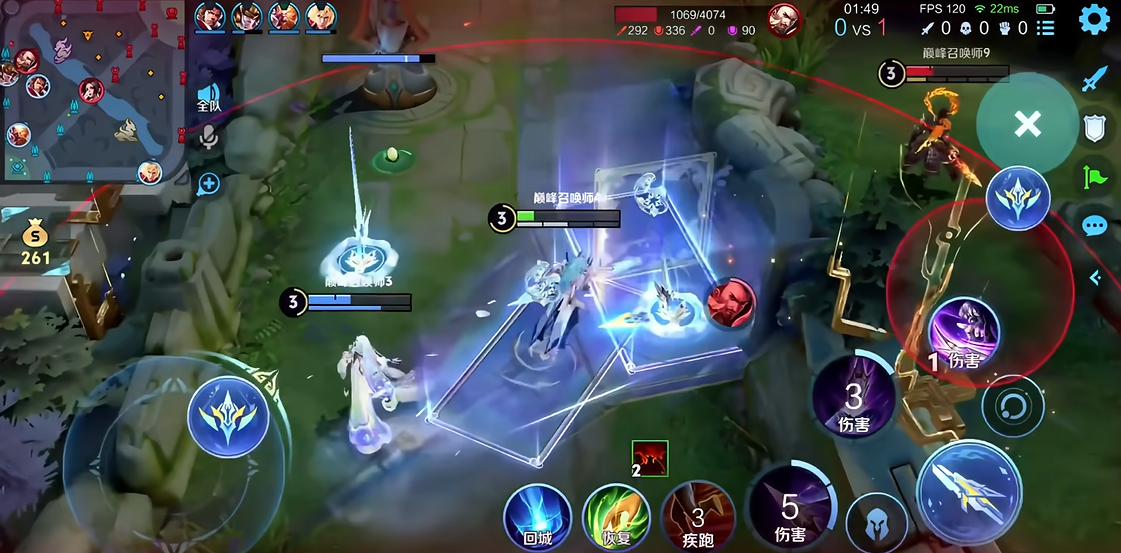Viewport: 1121px width, 553px height.
Task: Select the red buff status icon
Action: tap(650, 458)
